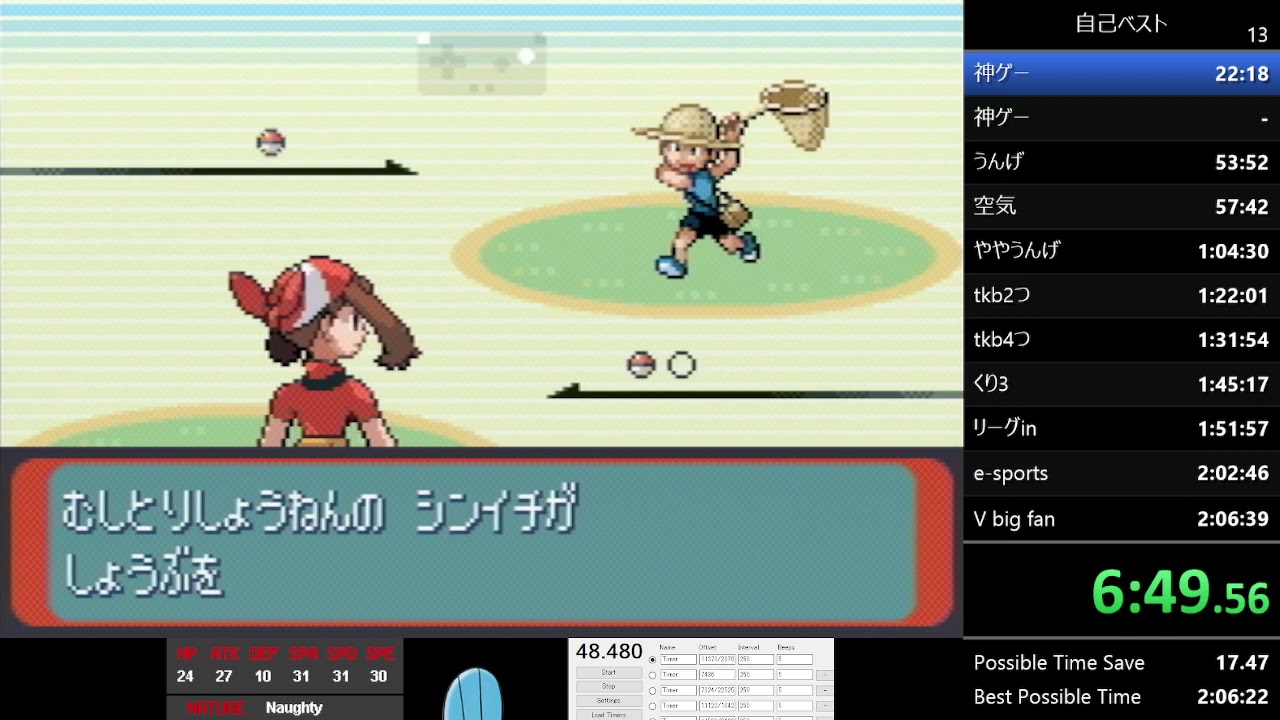Select the third Timer radio button
This screenshot has width=1280, height=720.
(653, 690)
